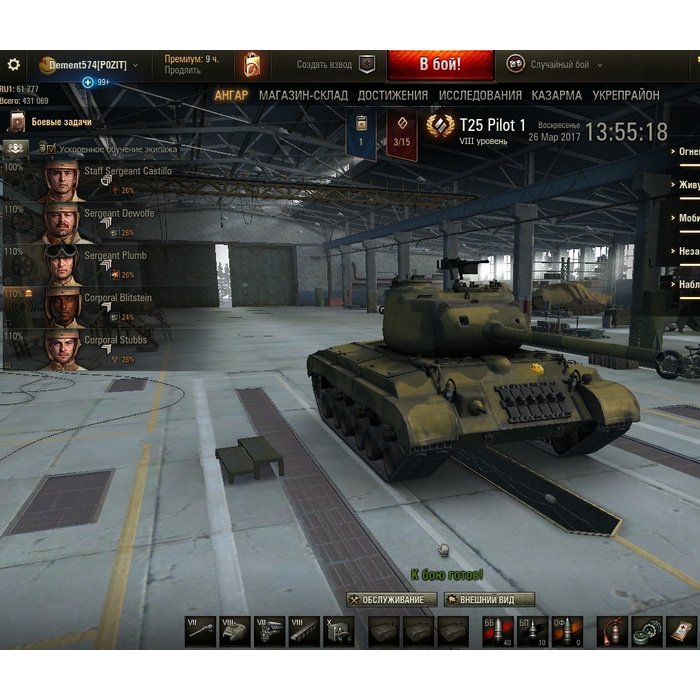
Task: Select the КАЗАРМА tab
Action: pos(557,96)
